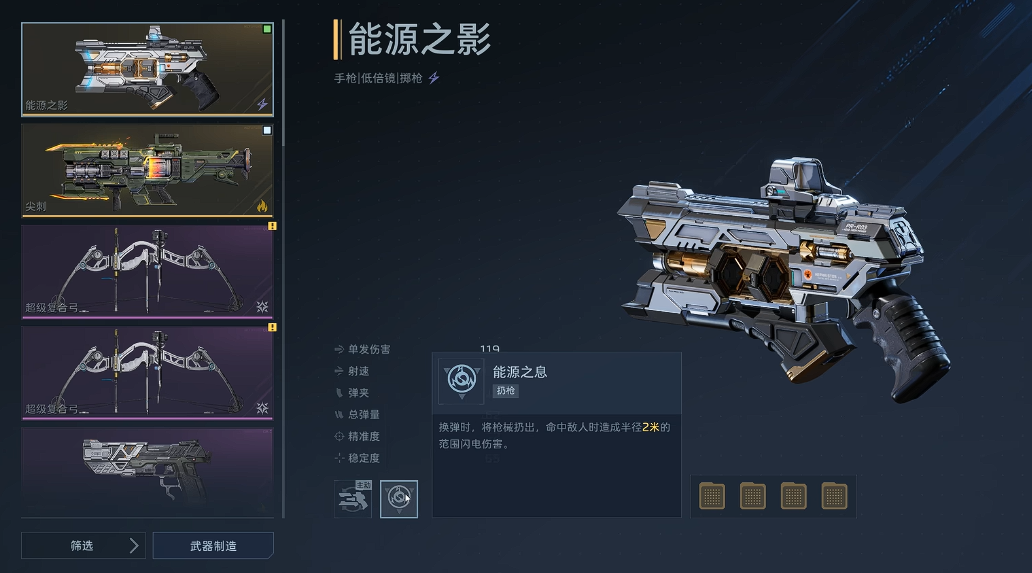Select the silver pistol card in weapon list
This screenshot has width=1032, height=573.
(147, 471)
